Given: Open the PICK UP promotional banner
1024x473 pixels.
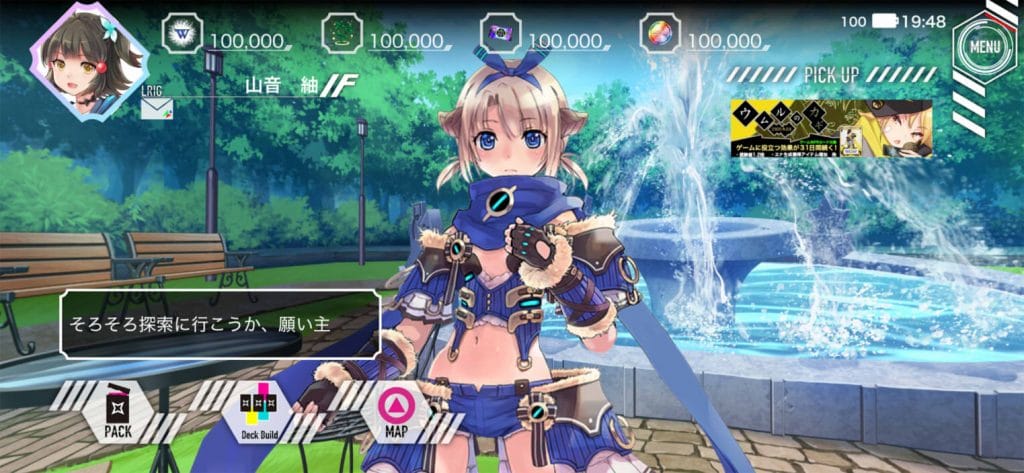Looking at the screenshot, I should point(832,128).
